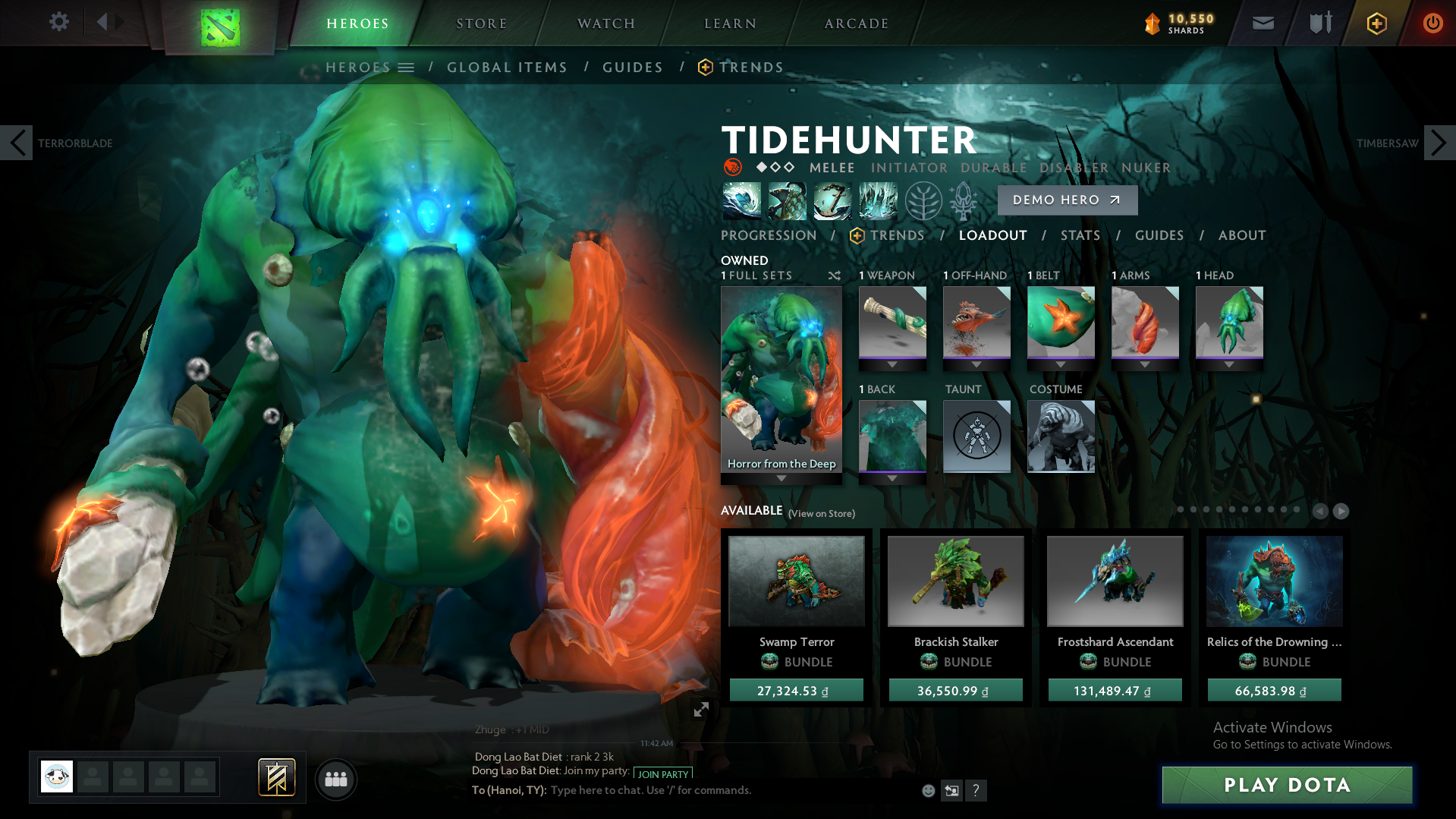Toggle the friends panel with the people icon
This screenshot has height=819, width=1456.
(x=336, y=779)
